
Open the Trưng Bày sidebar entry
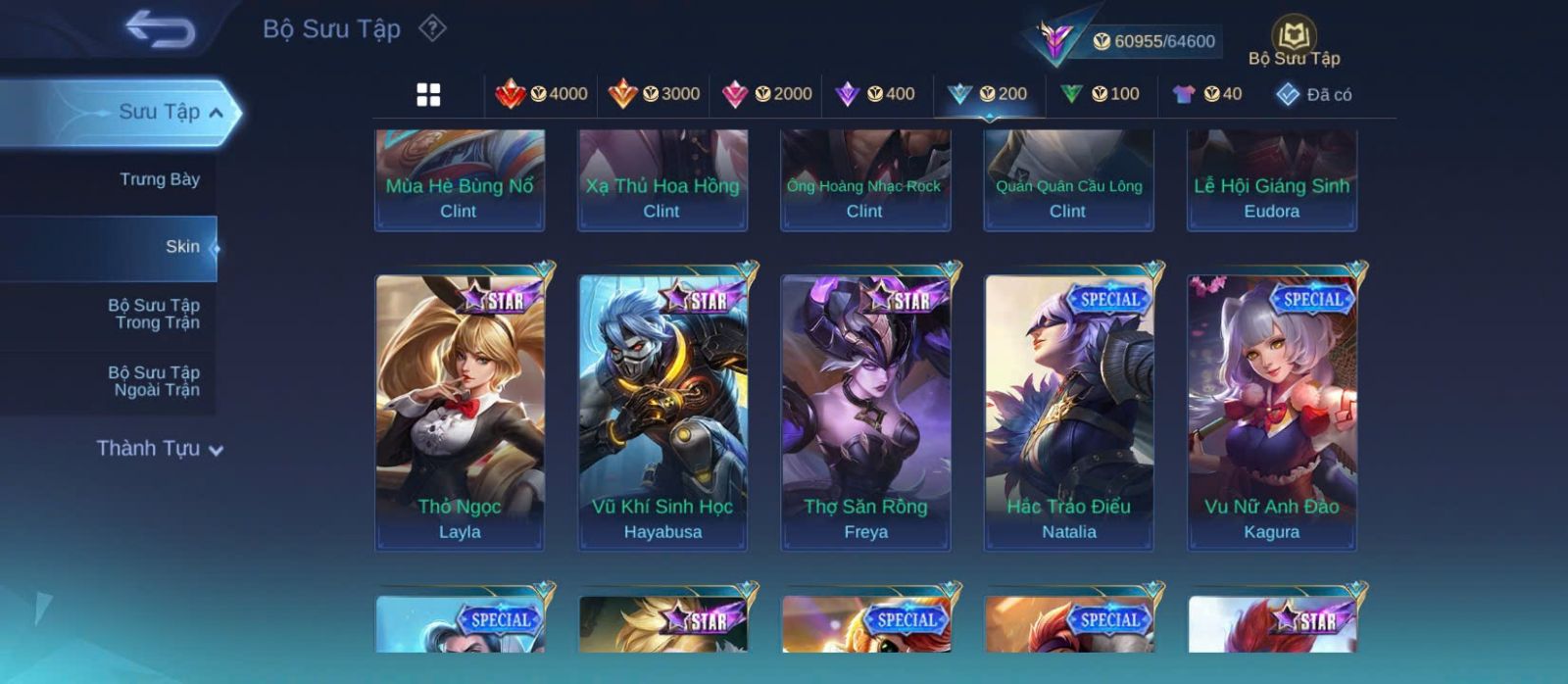click(x=159, y=179)
